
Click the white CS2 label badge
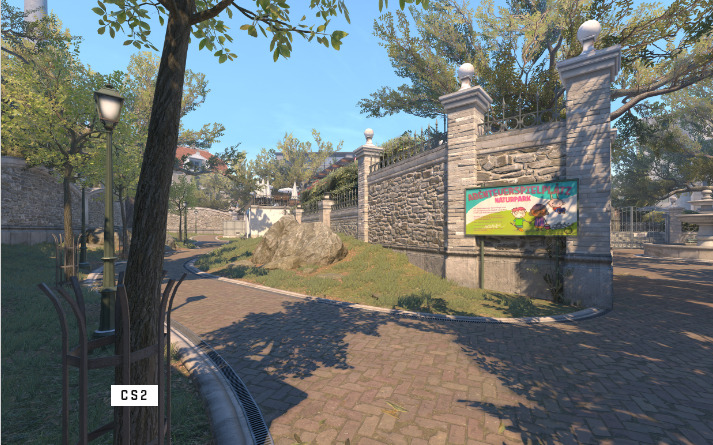(x=134, y=395)
